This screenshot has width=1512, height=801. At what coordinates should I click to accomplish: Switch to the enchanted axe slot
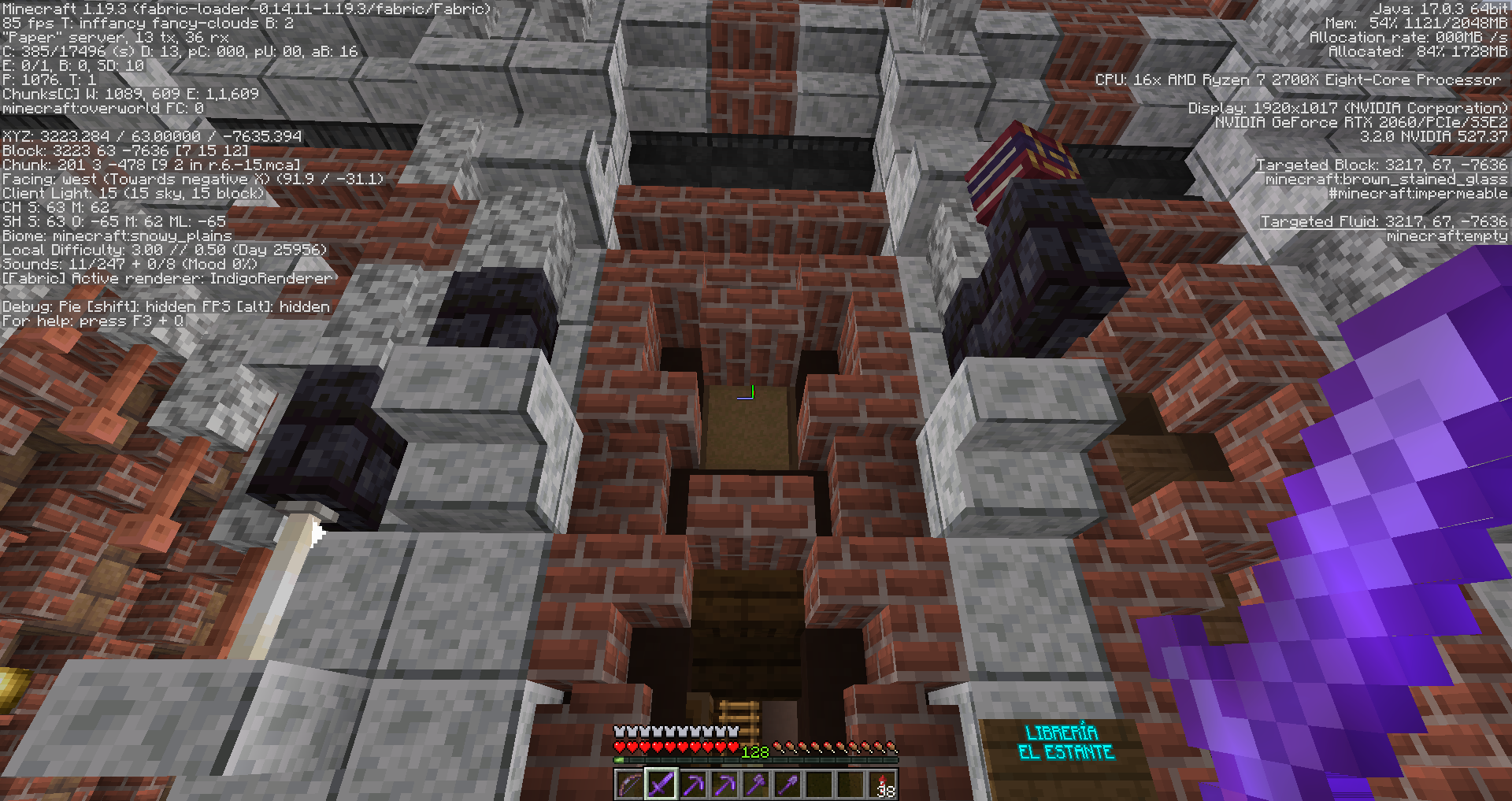click(755, 784)
